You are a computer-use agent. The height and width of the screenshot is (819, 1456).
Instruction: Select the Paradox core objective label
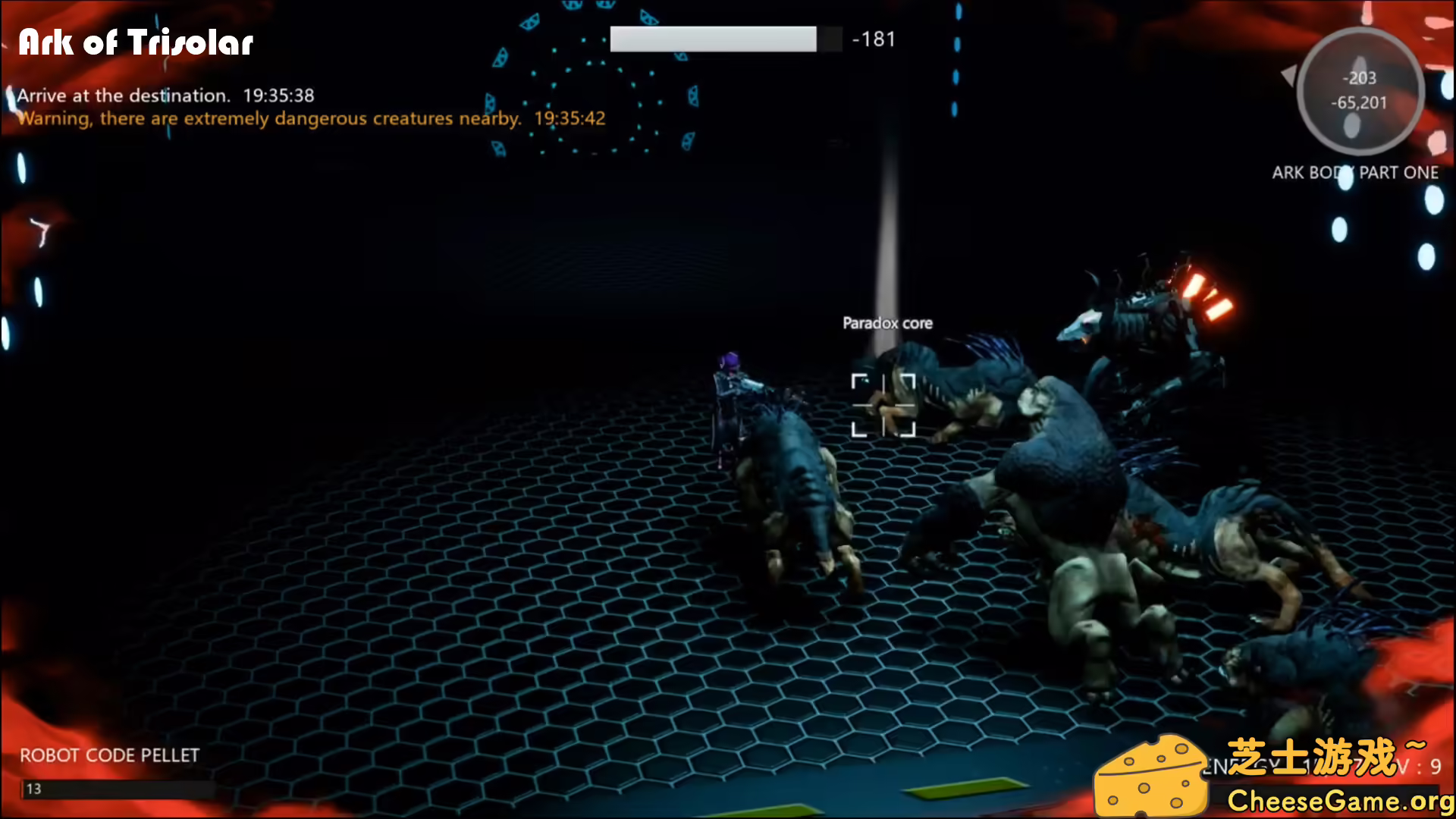[888, 322]
